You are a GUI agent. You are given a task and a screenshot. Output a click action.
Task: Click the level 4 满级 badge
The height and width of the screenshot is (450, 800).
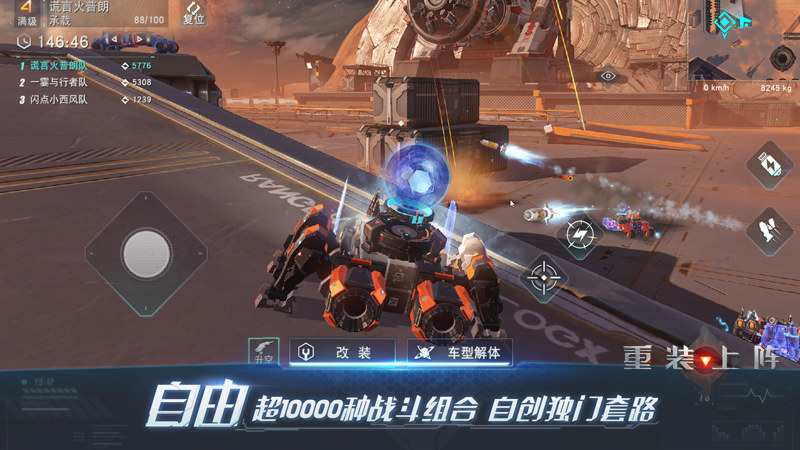tap(26, 12)
